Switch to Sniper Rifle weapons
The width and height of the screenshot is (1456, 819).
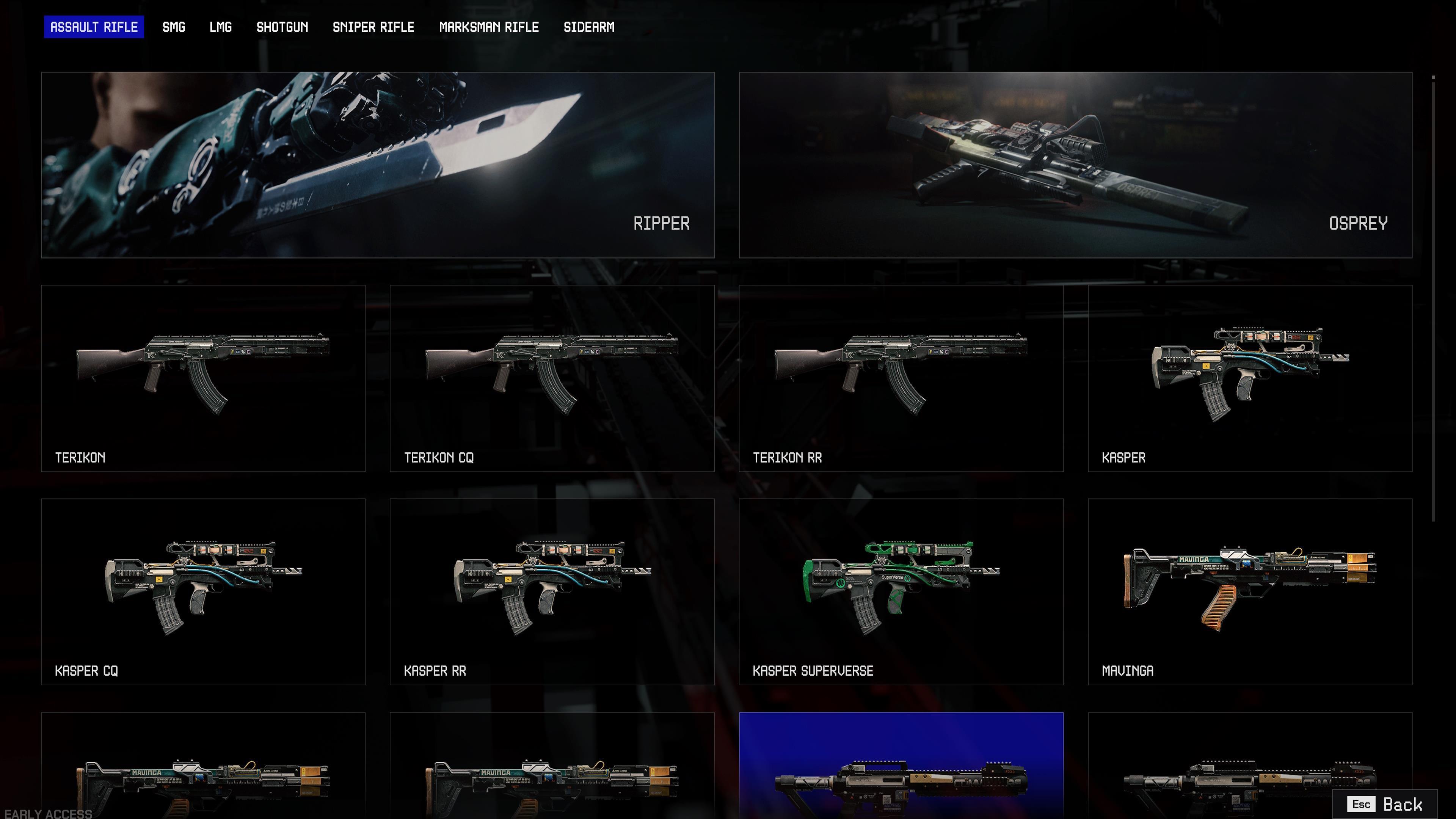point(373,27)
